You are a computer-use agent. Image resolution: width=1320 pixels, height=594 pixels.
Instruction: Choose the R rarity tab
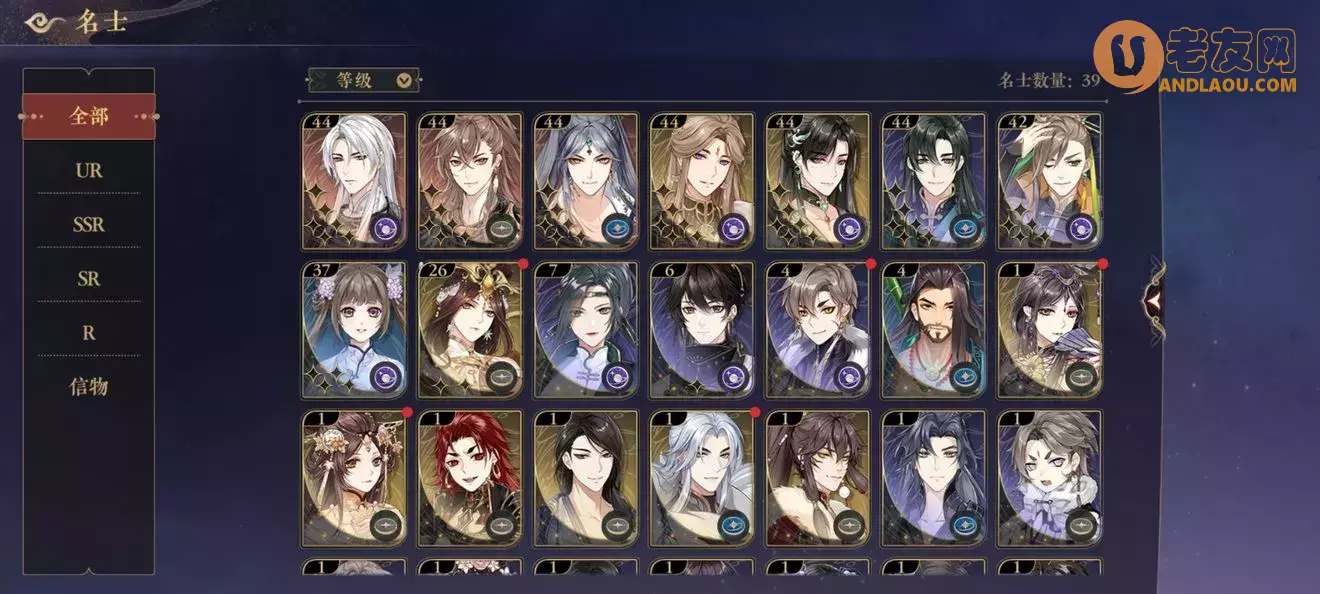point(89,332)
